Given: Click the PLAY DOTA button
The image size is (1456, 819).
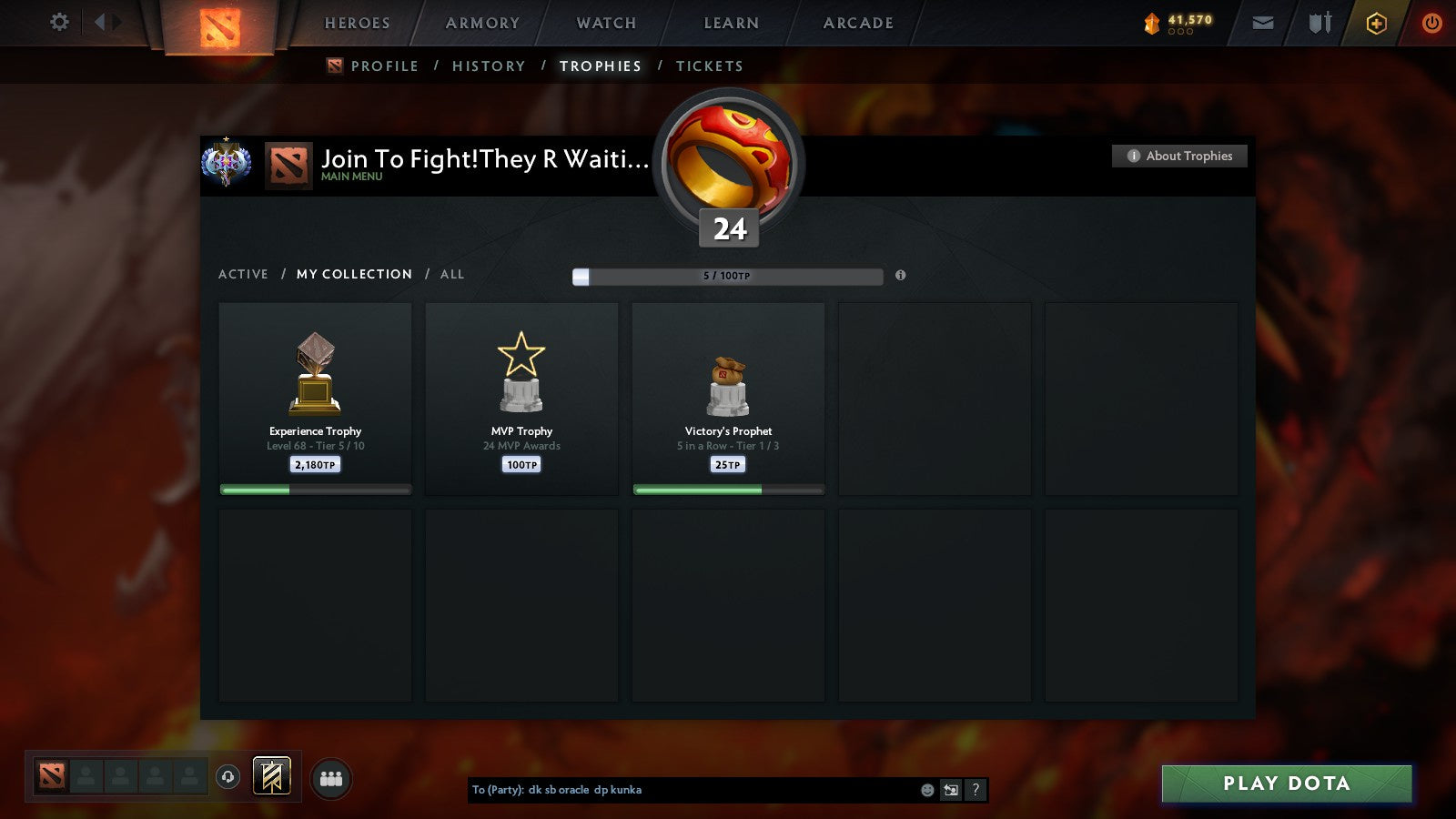Looking at the screenshot, I should 1286,784.
